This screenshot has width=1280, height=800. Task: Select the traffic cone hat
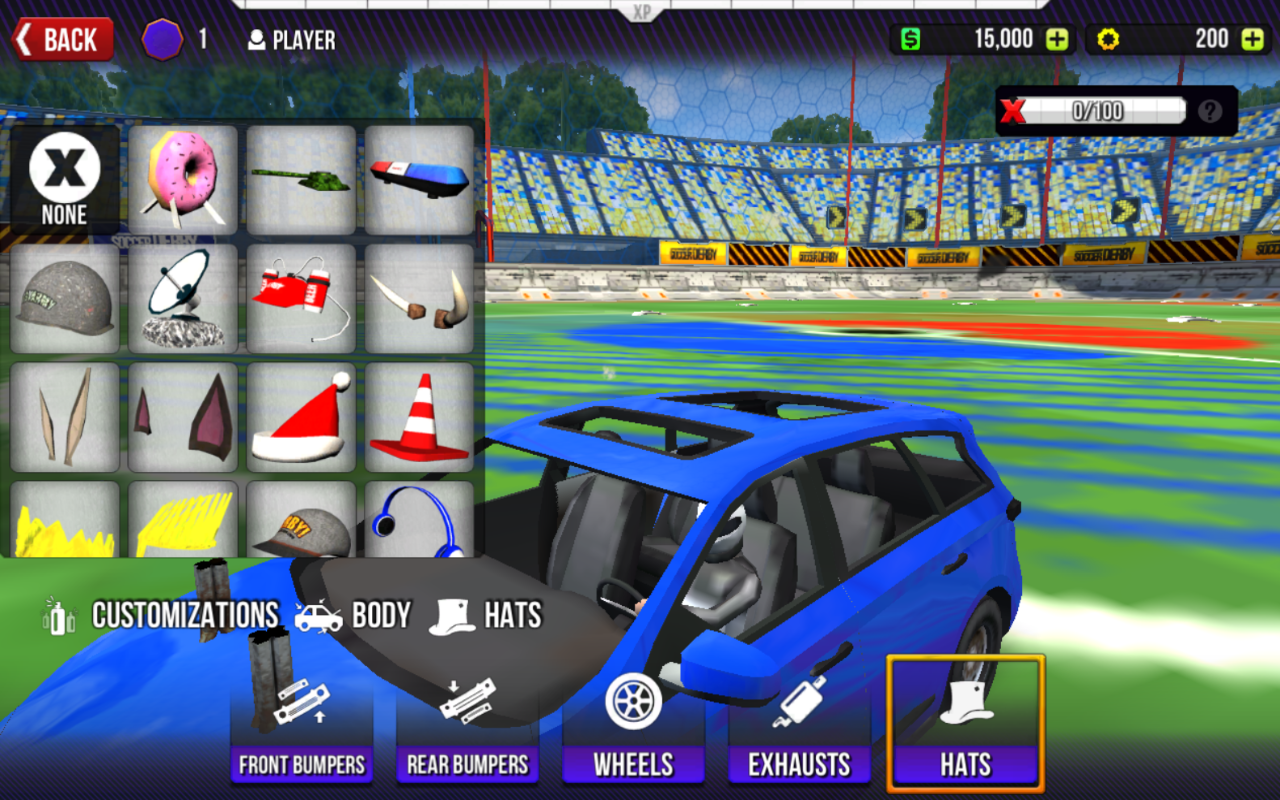[x=419, y=416]
